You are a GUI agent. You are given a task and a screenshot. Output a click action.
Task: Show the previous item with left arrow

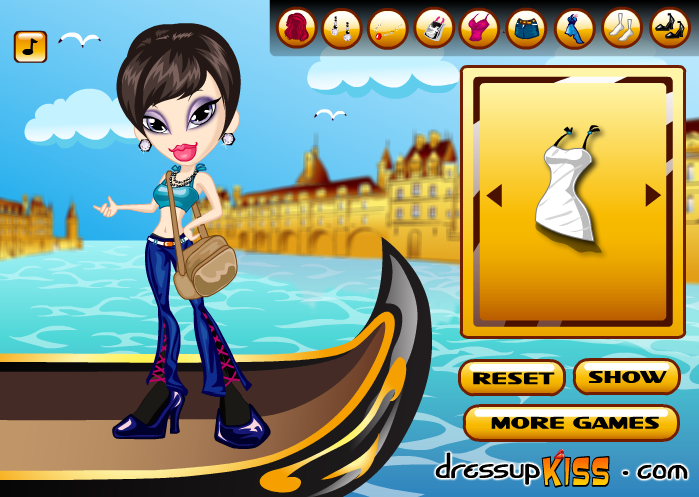tap(494, 196)
